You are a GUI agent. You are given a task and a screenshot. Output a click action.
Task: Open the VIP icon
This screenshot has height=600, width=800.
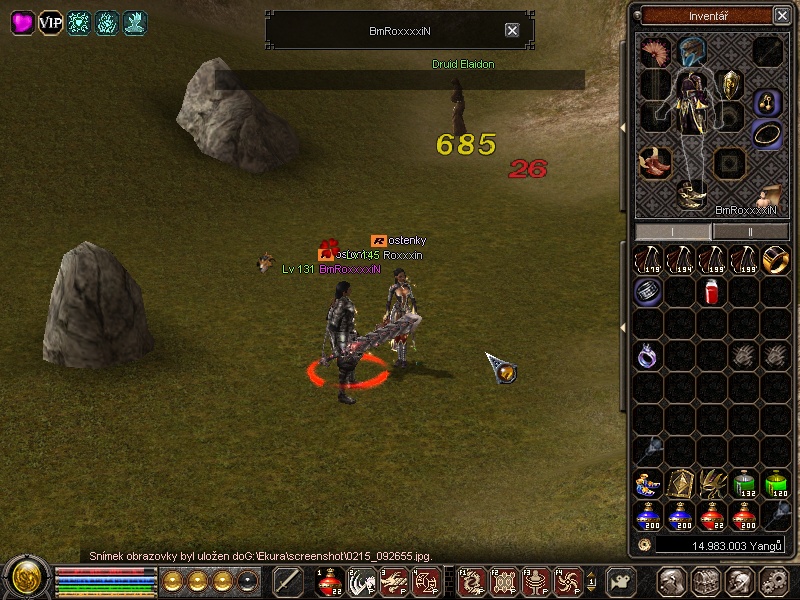coord(50,23)
